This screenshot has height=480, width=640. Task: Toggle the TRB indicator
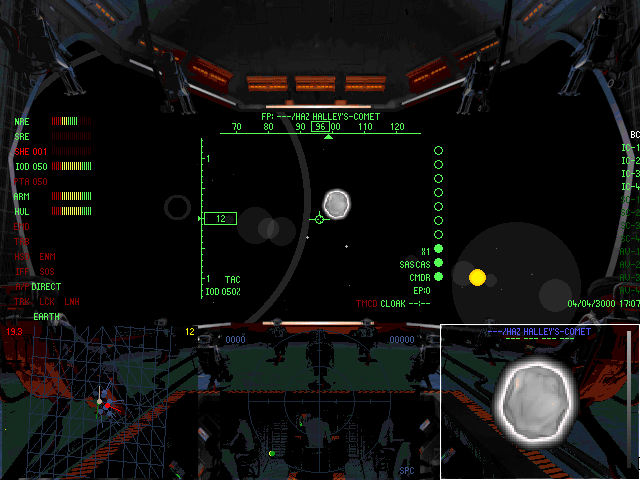coord(21,242)
